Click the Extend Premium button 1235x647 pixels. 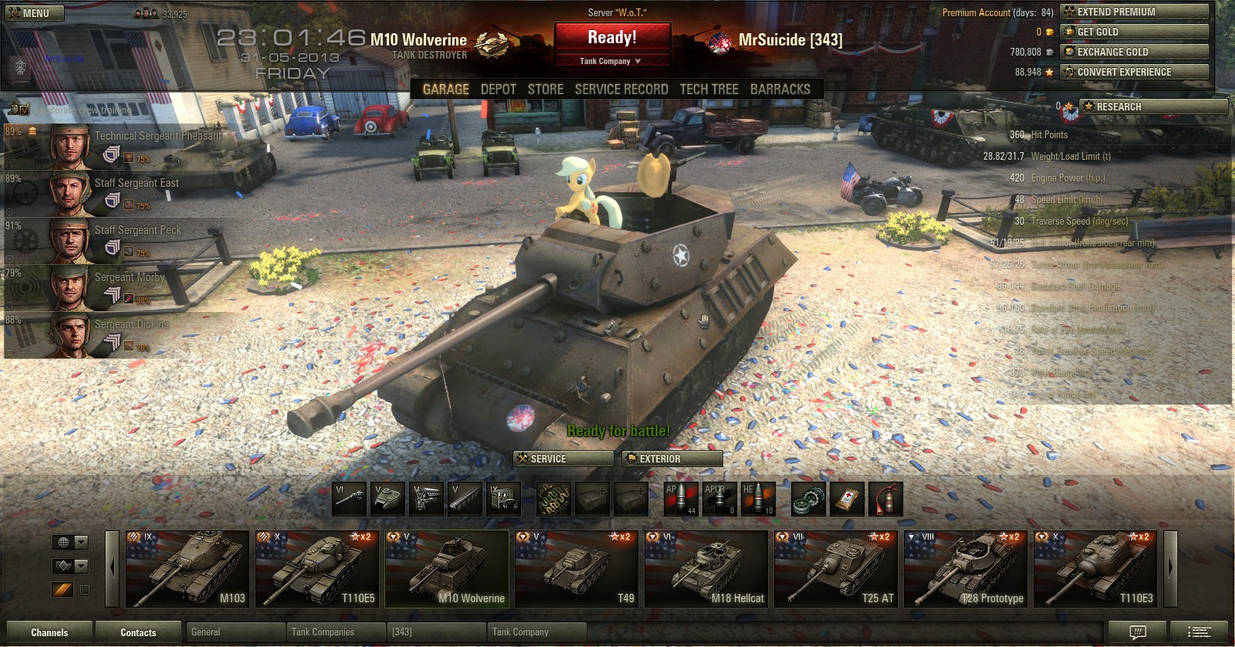point(1134,12)
